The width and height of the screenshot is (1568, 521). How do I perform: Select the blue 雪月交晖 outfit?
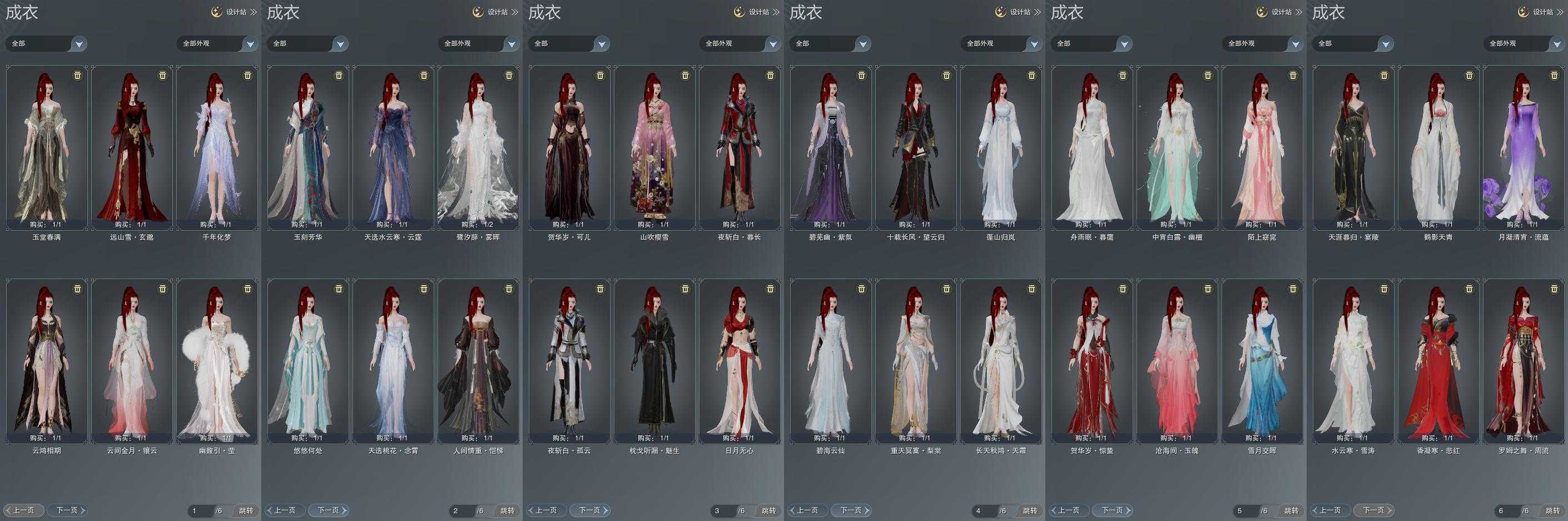tap(1262, 360)
